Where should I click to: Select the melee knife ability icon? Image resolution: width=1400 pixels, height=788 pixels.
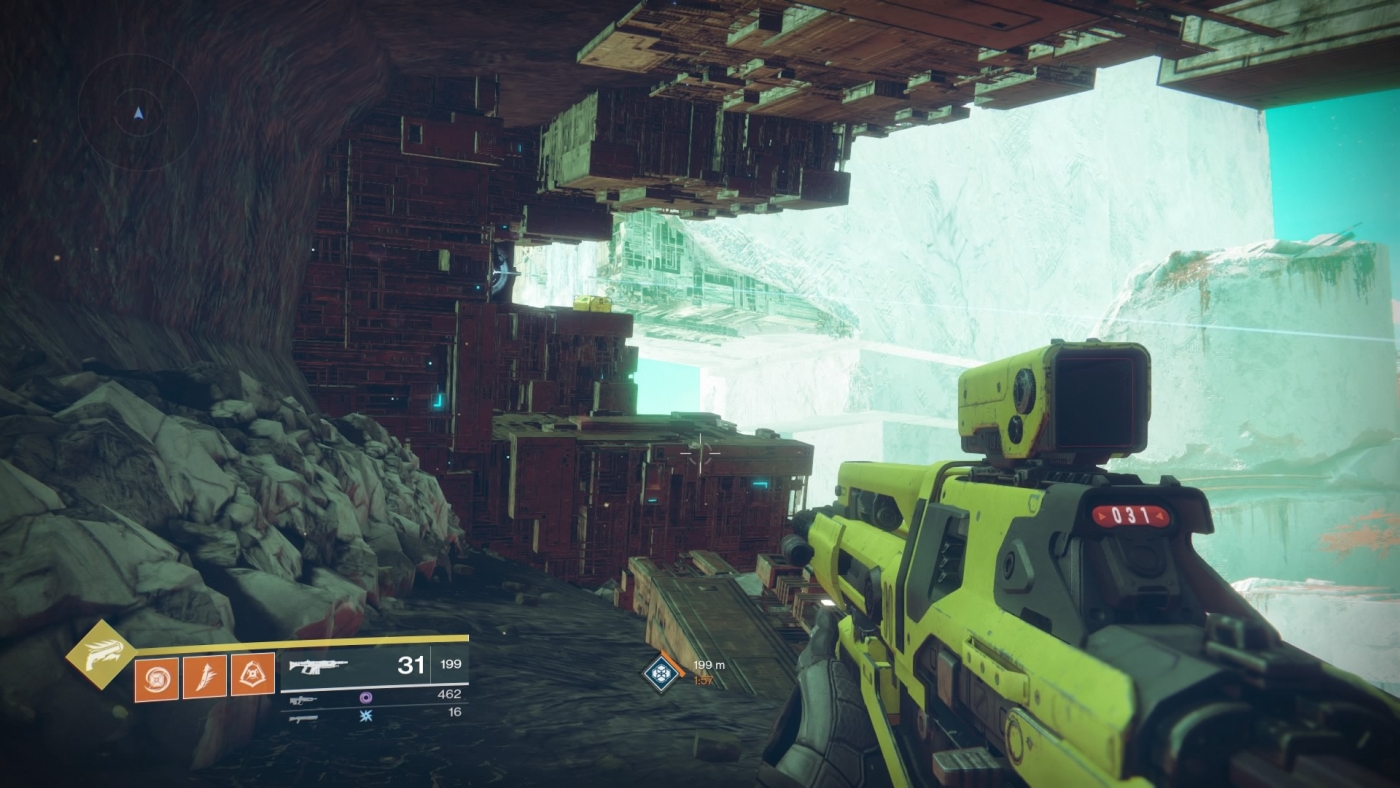coord(205,677)
